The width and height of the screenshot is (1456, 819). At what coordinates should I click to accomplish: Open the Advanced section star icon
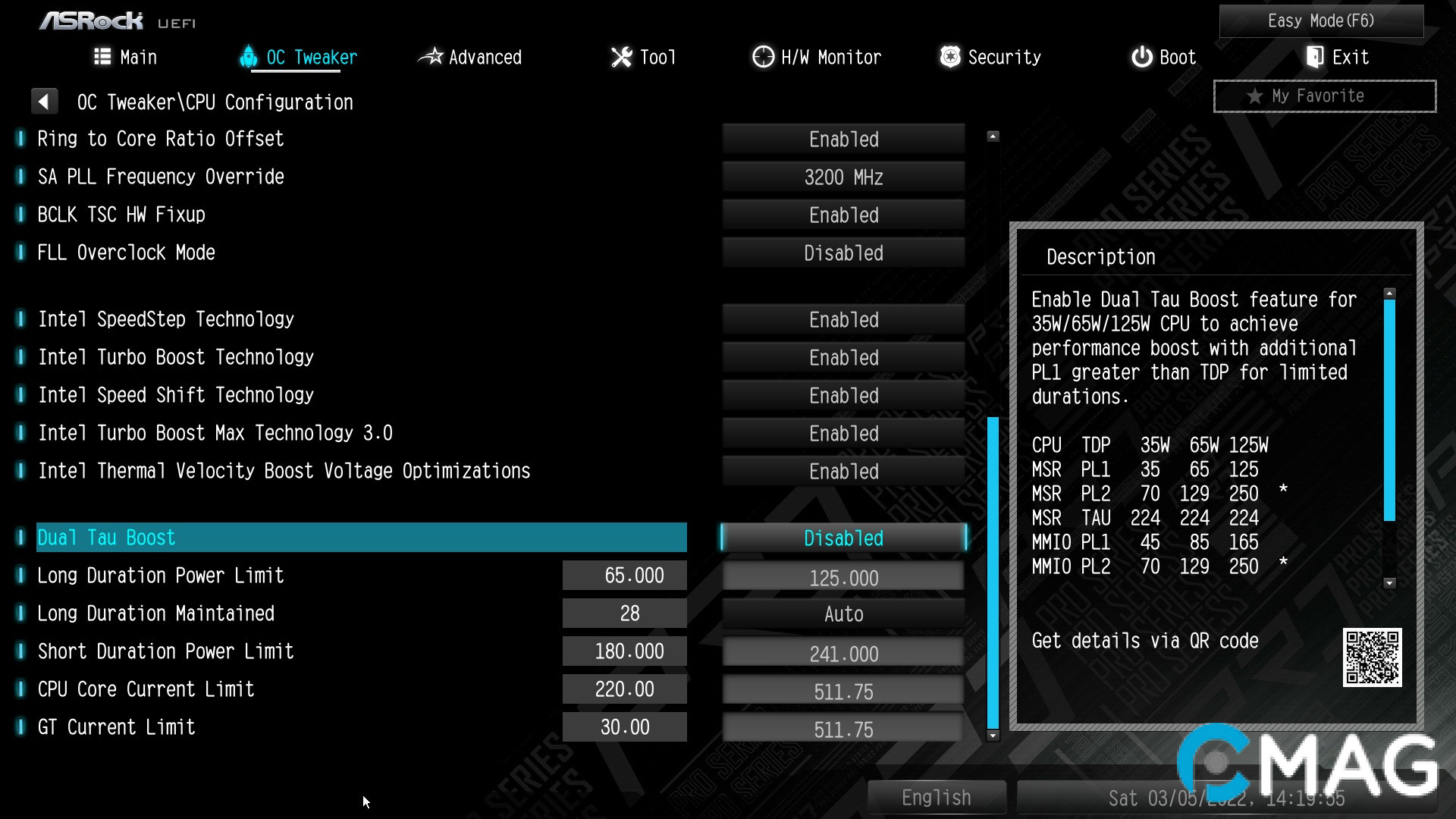[x=432, y=56]
